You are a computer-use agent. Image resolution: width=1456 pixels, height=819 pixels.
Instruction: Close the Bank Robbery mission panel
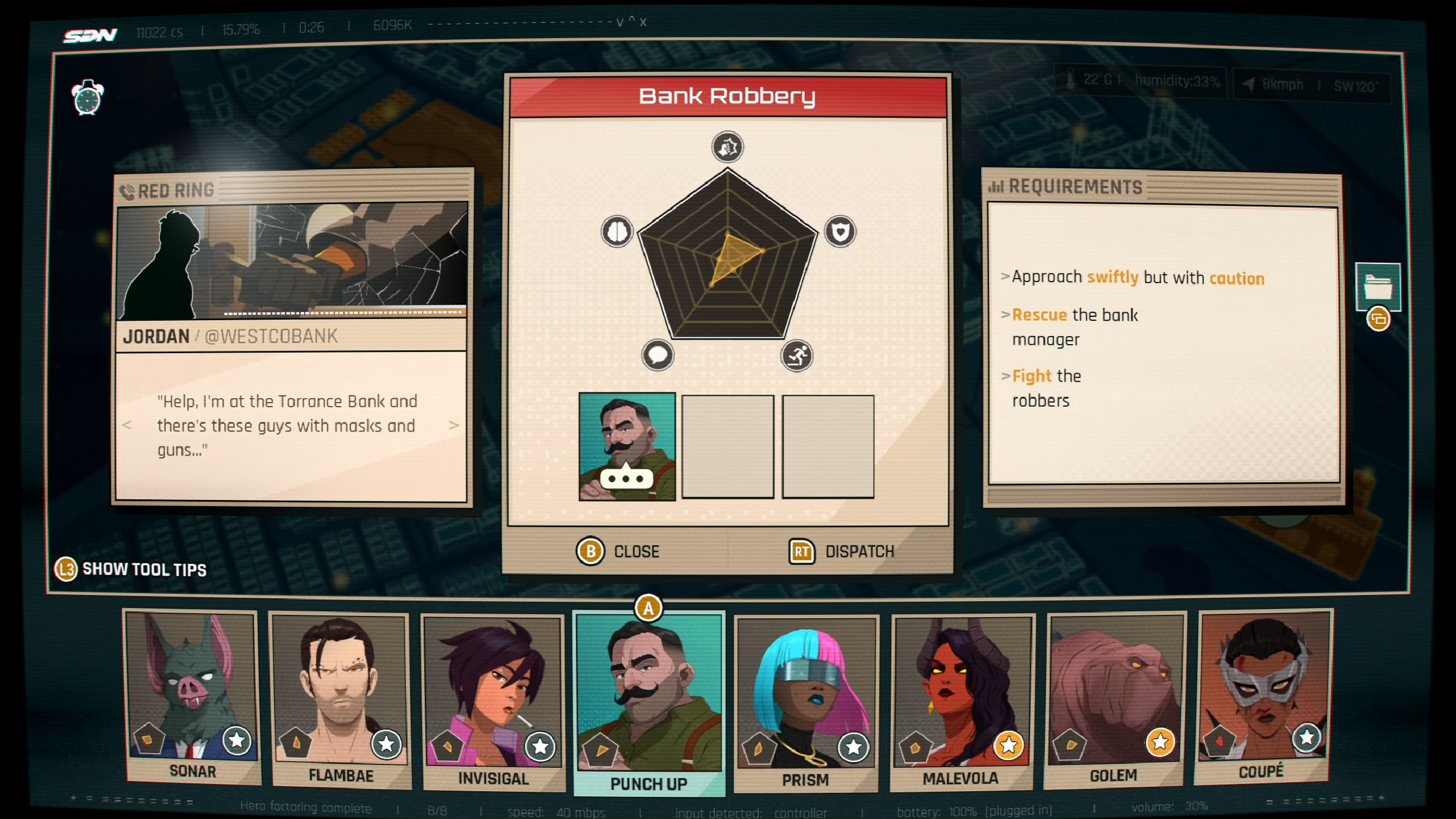618,551
